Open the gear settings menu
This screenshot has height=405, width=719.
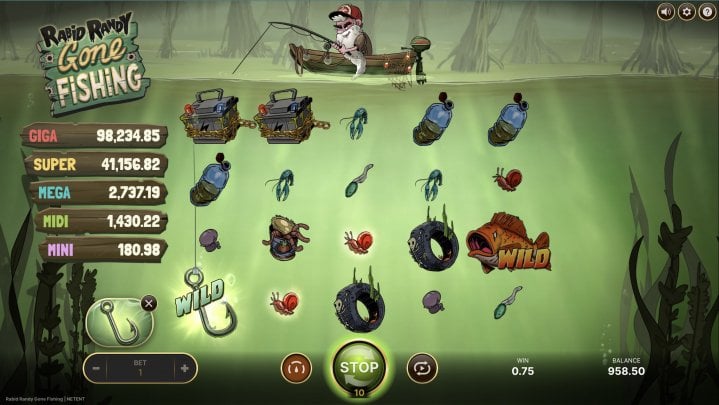686,12
